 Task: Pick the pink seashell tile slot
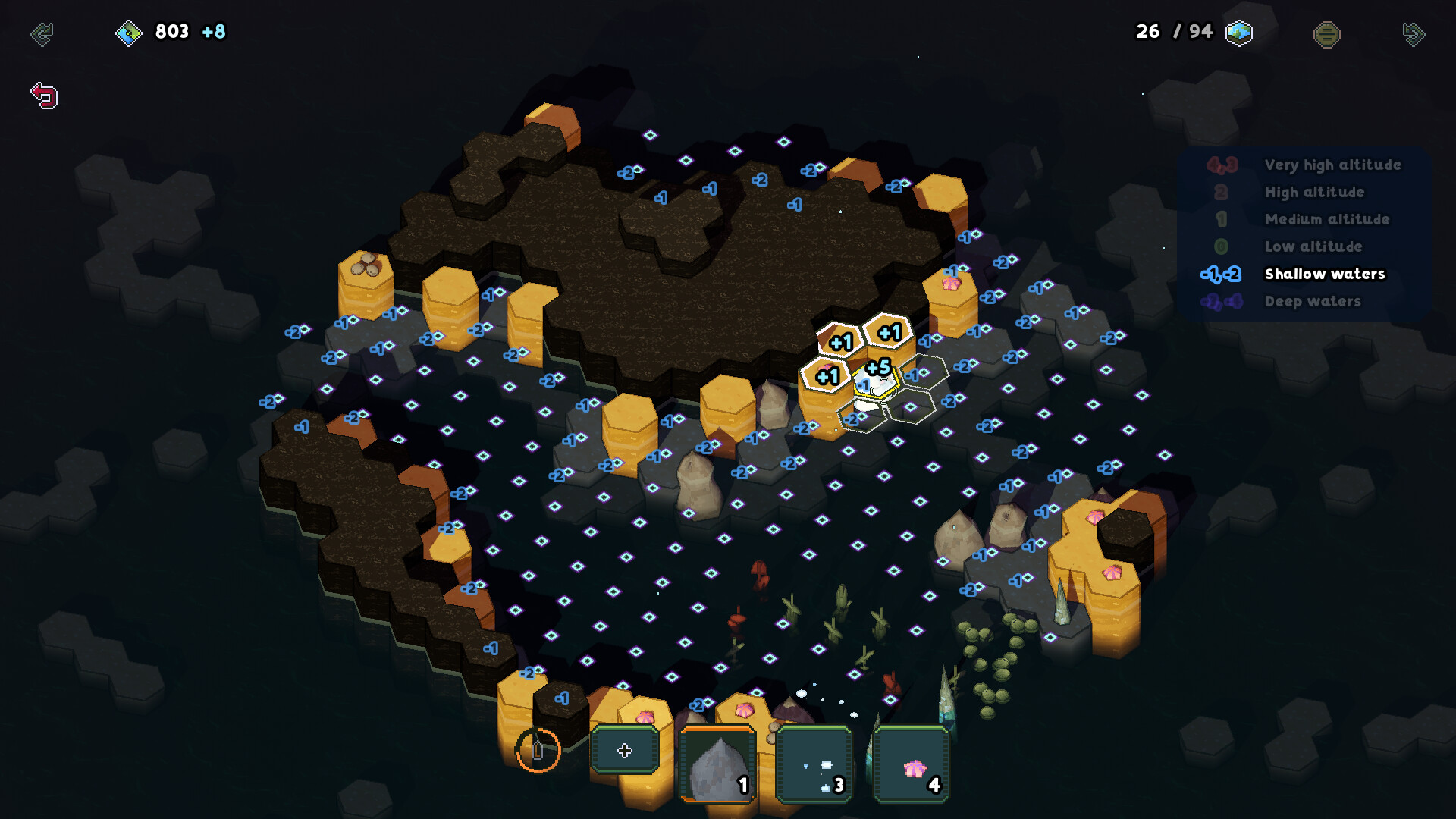pos(912,764)
